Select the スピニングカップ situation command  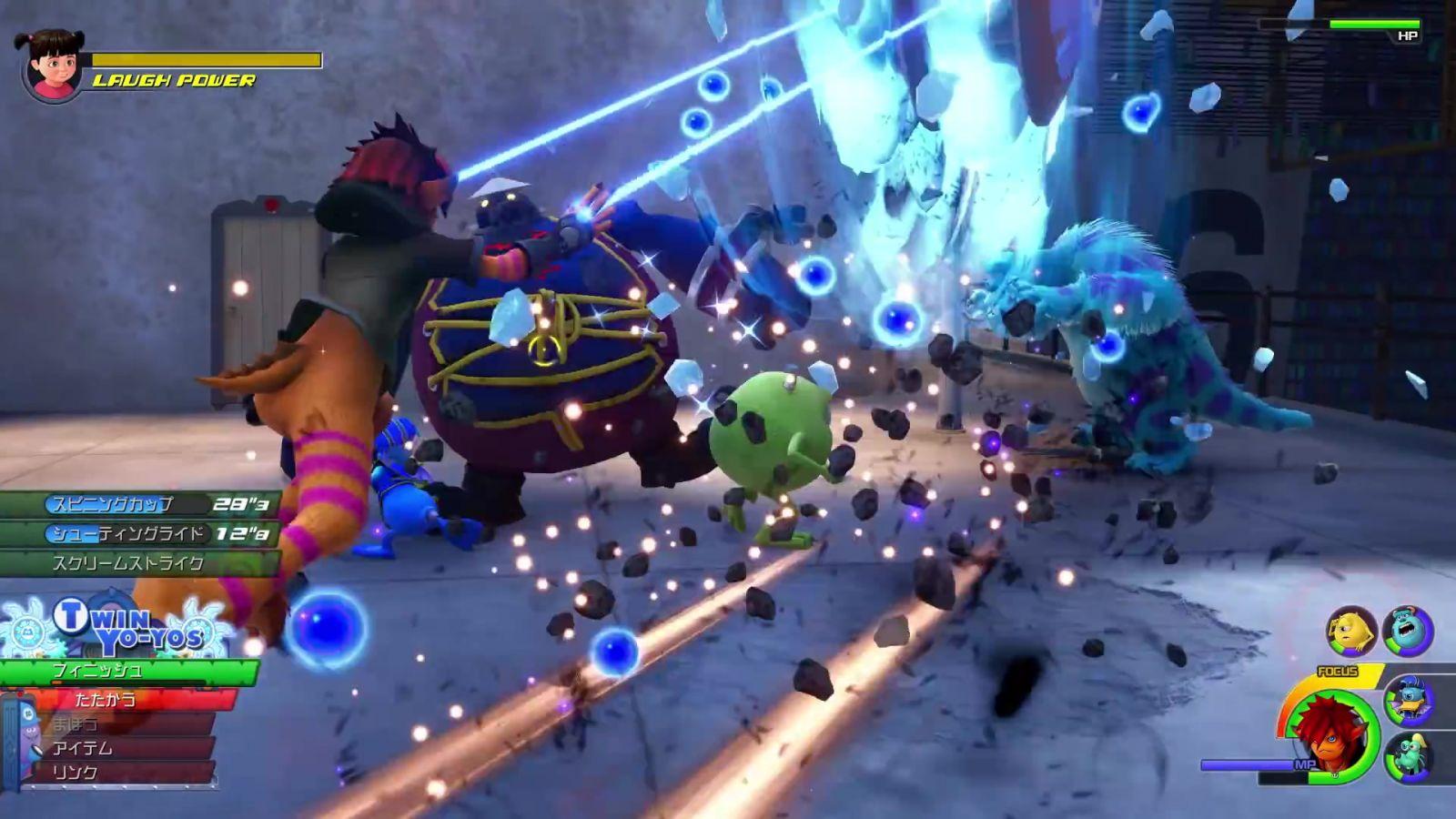[136, 504]
